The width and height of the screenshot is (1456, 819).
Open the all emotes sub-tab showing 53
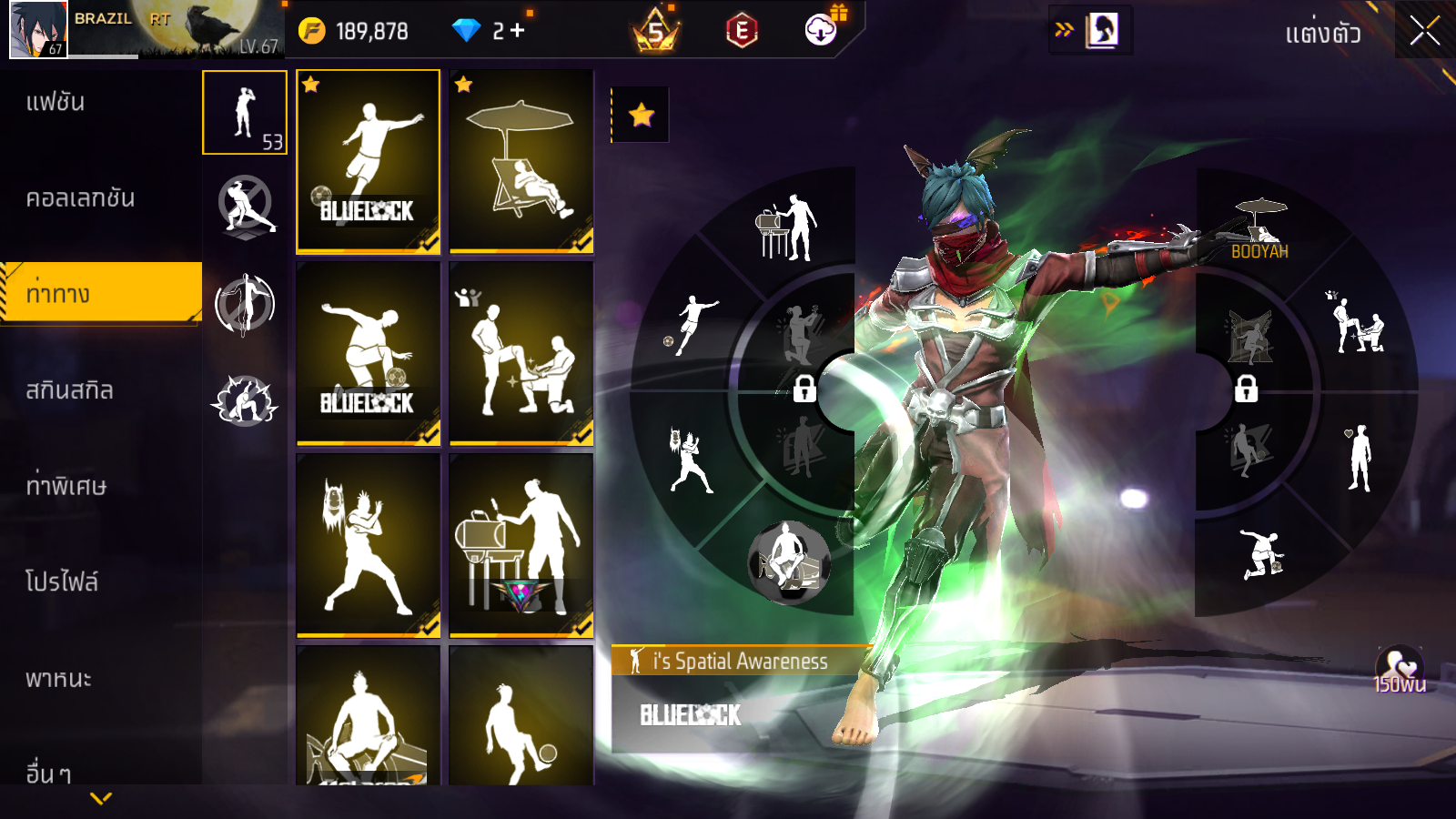pyautogui.click(x=245, y=113)
